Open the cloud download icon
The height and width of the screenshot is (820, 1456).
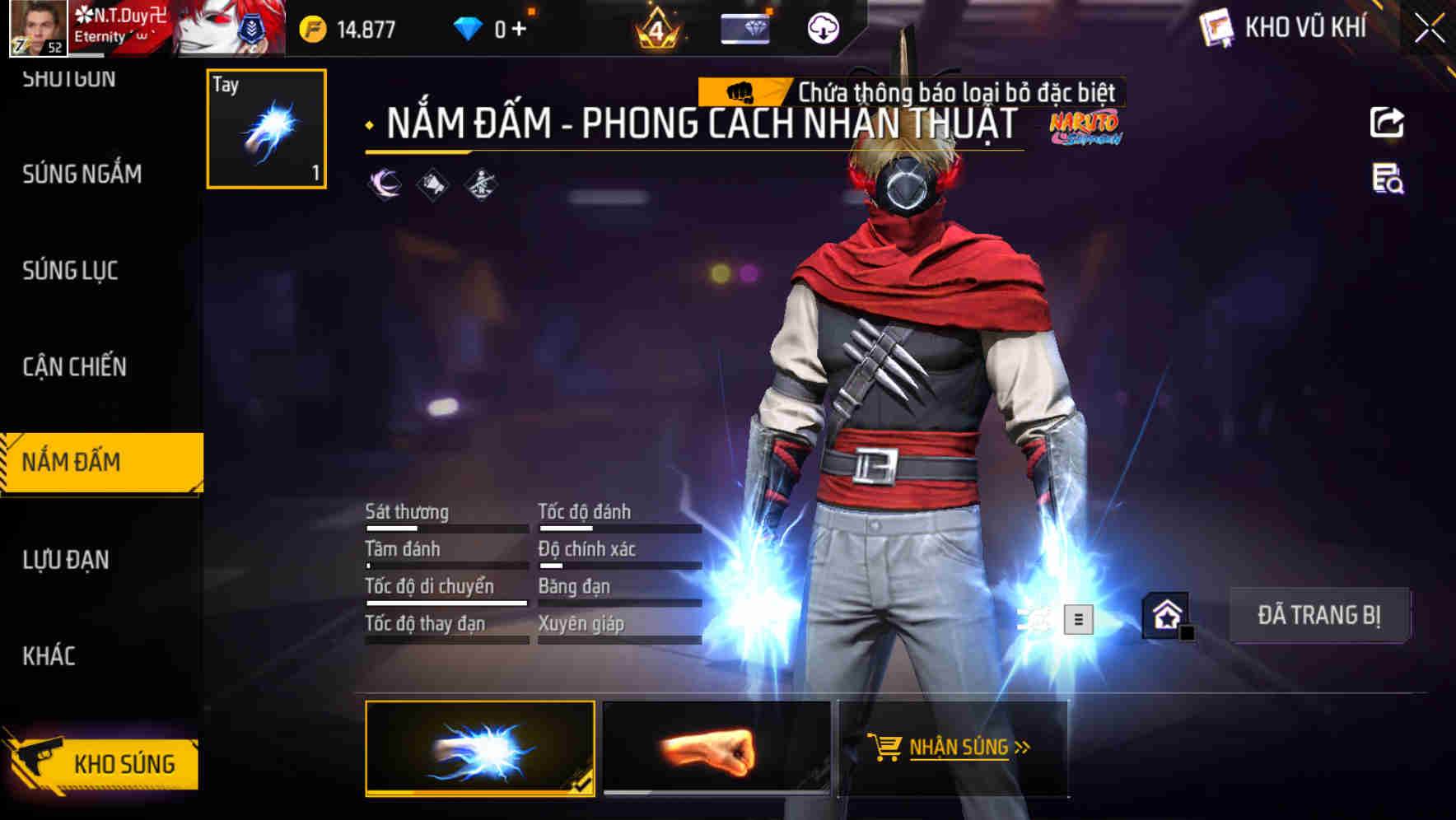[821, 27]
